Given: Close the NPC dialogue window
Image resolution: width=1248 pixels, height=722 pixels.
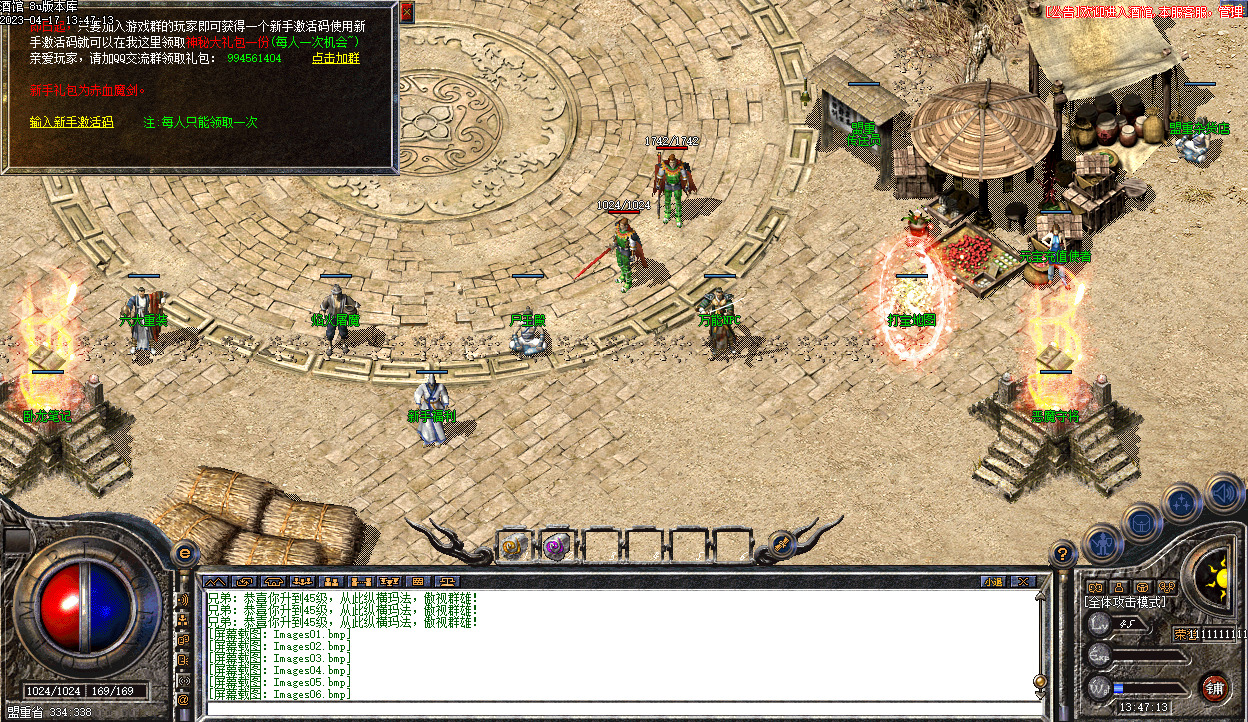Looking at the screenshot, I should [x=406, y=13].
